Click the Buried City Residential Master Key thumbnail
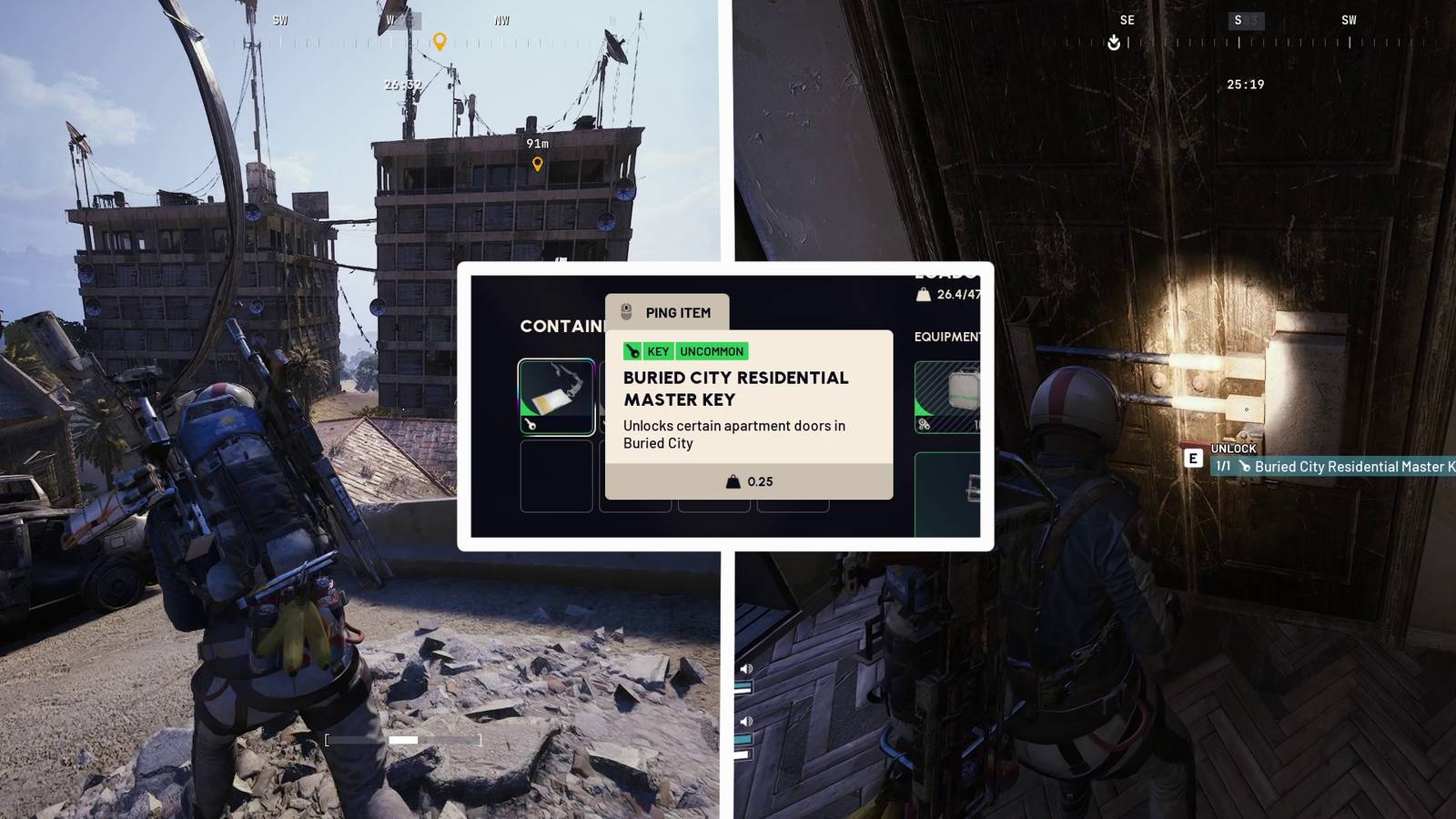The height and width of the screenshot is (819, 1456). (556, 394)
